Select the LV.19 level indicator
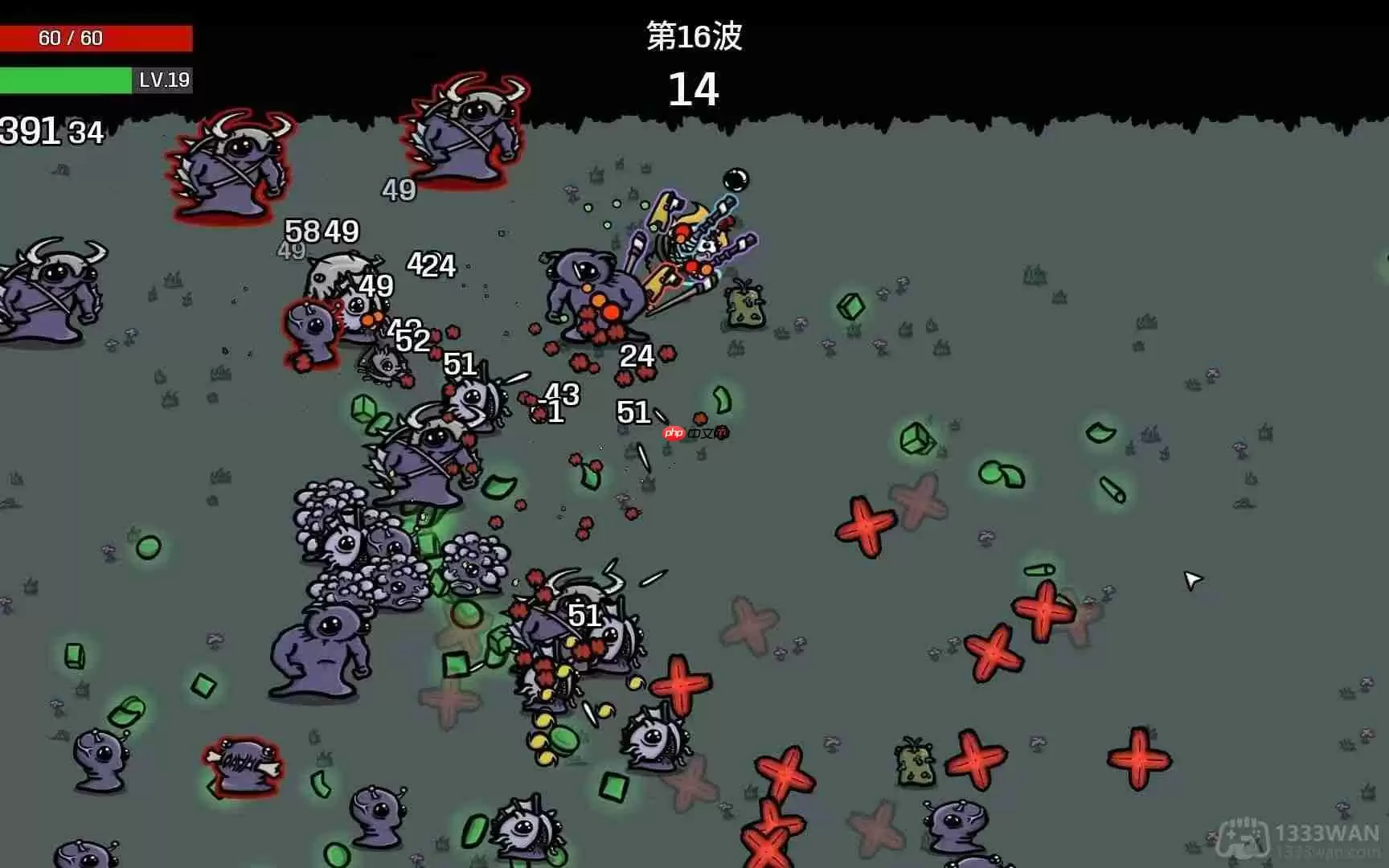This screenshot has width=1389, height=868. (165, 80)
